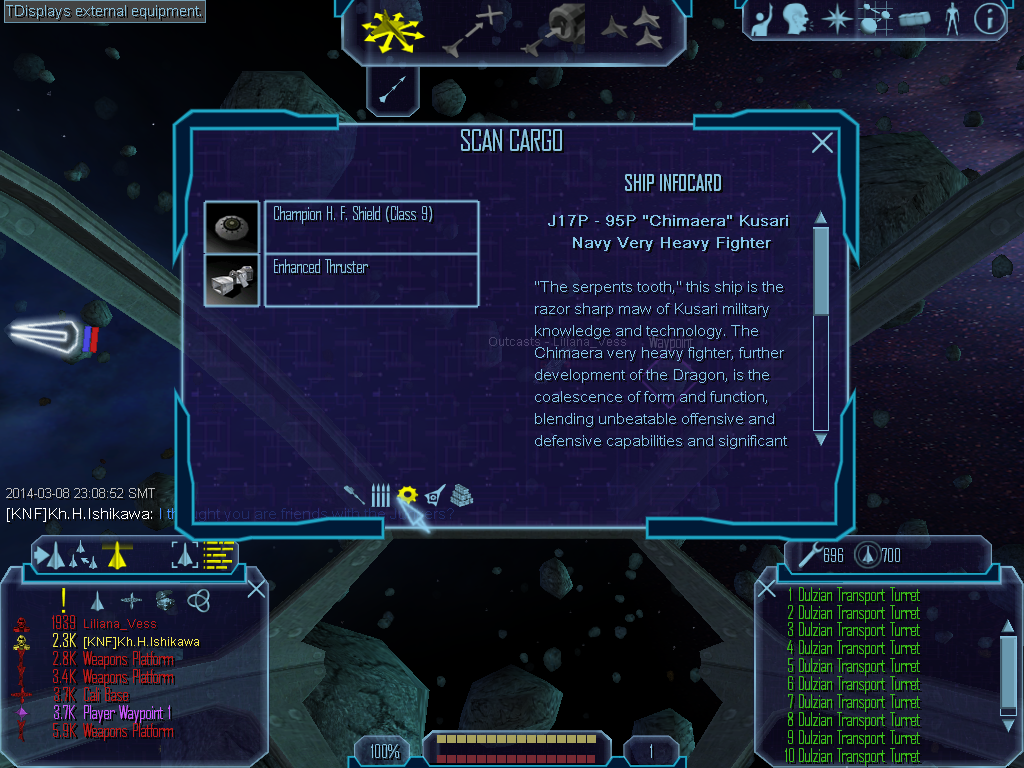
Task: Close the Scan Cargo window
Action: [822, 143]
